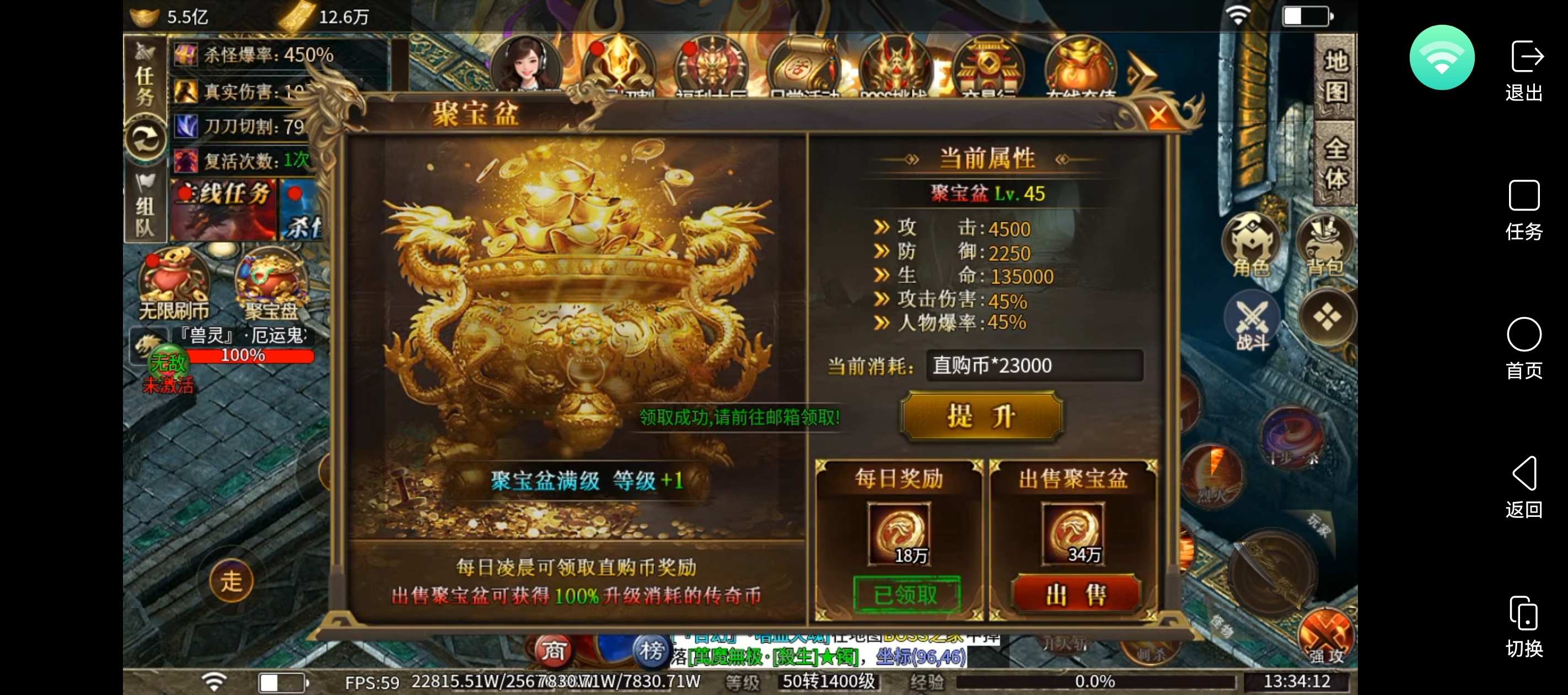Open the 地图 map menu
1568x695 pixels.
point(1335,76)
